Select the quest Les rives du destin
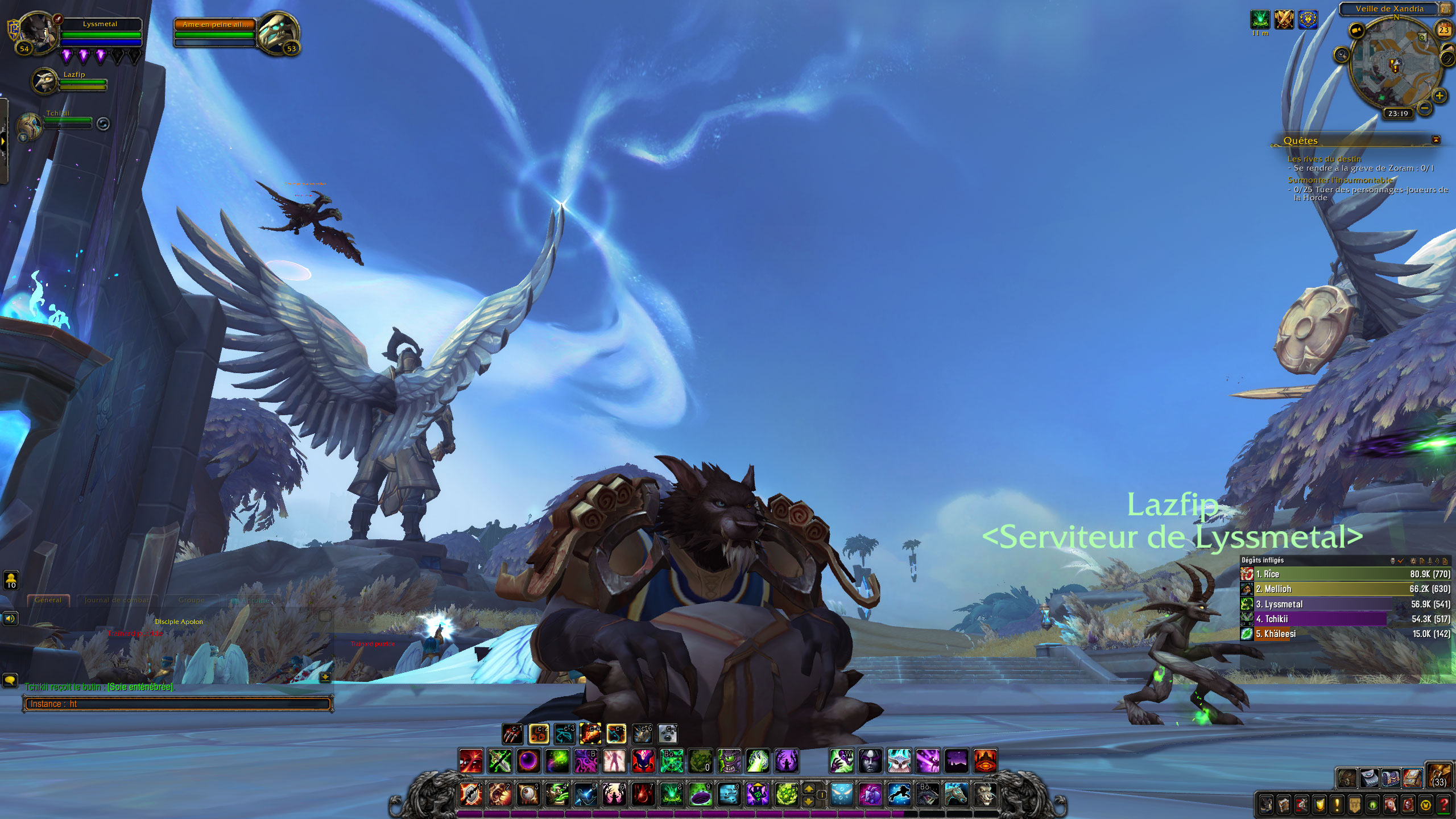 [x=1324, y=159]
